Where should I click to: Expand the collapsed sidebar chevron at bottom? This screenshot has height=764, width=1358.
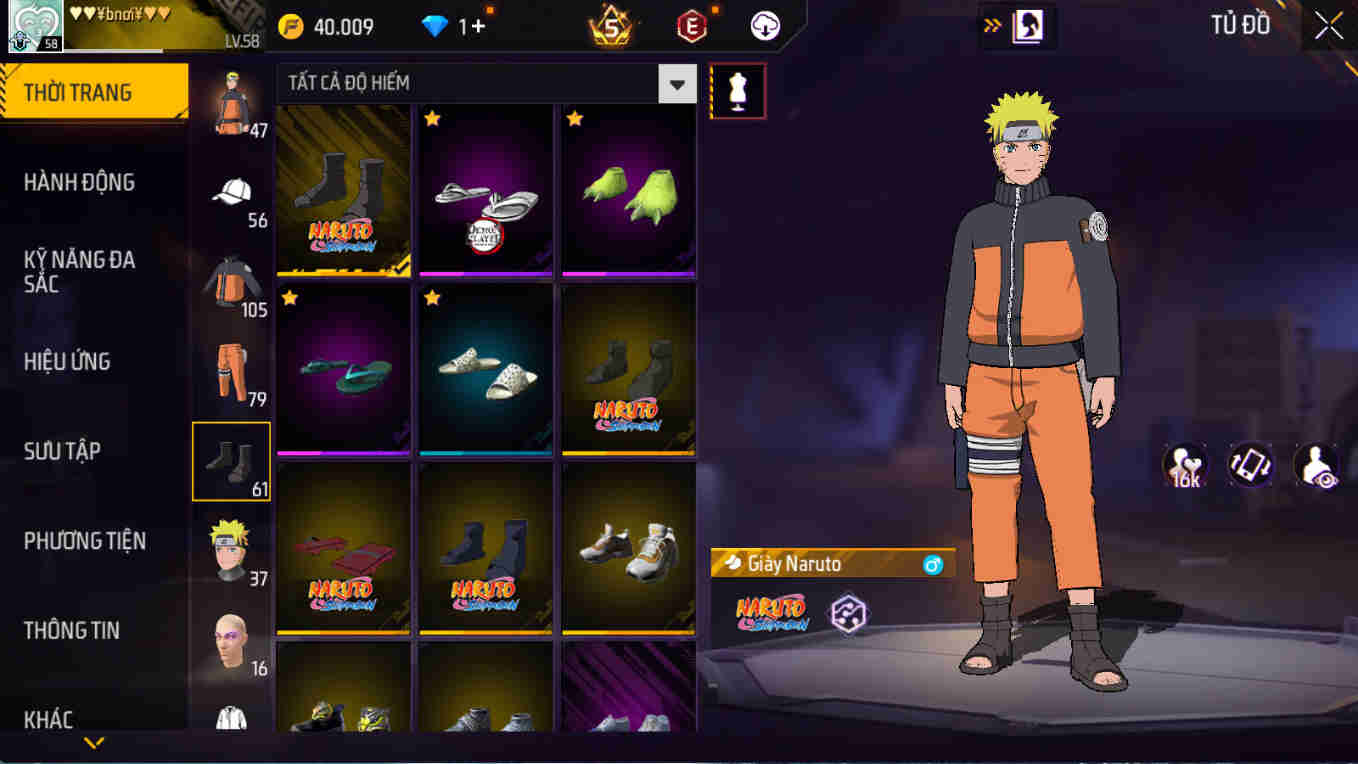(x=95, y=742)
